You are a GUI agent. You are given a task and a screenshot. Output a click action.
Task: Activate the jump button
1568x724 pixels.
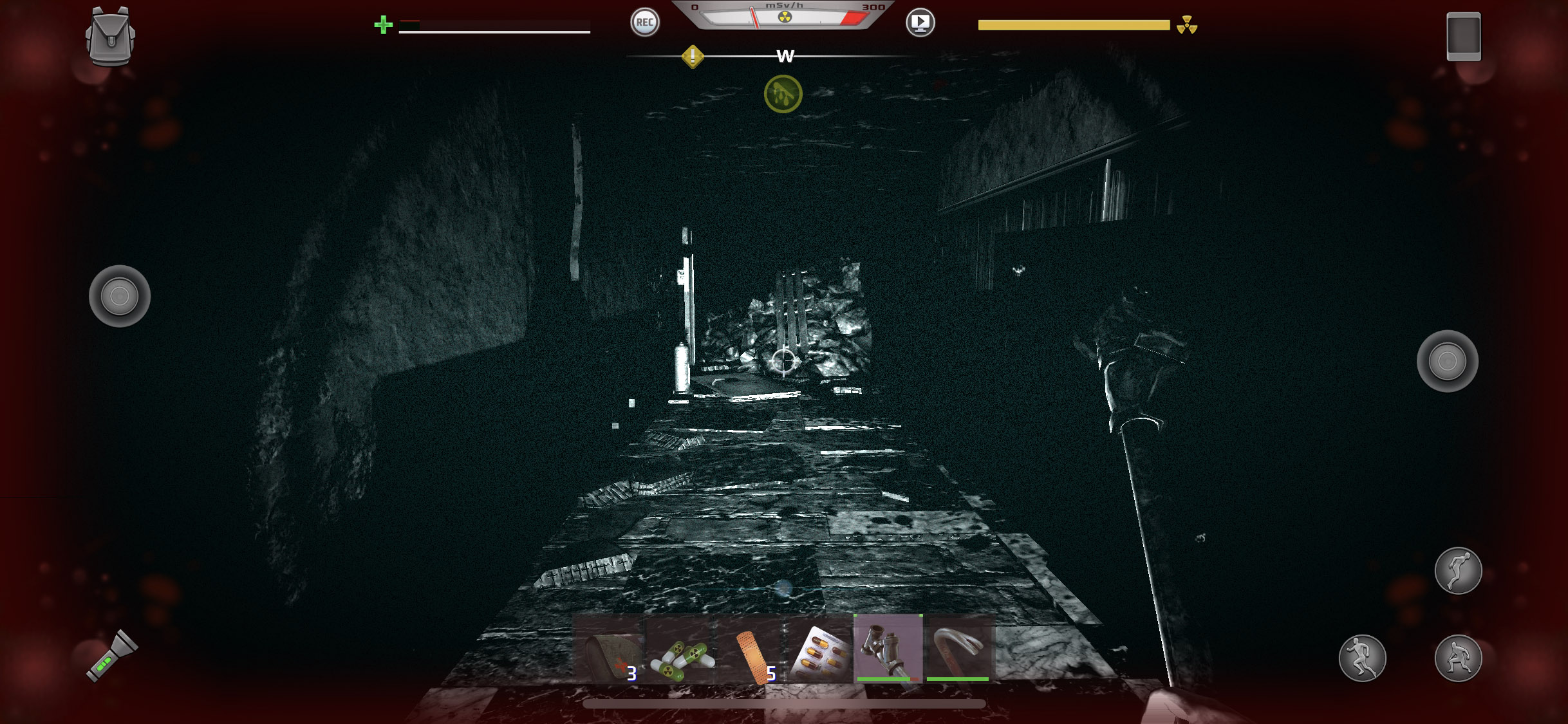coord(1458,571)
